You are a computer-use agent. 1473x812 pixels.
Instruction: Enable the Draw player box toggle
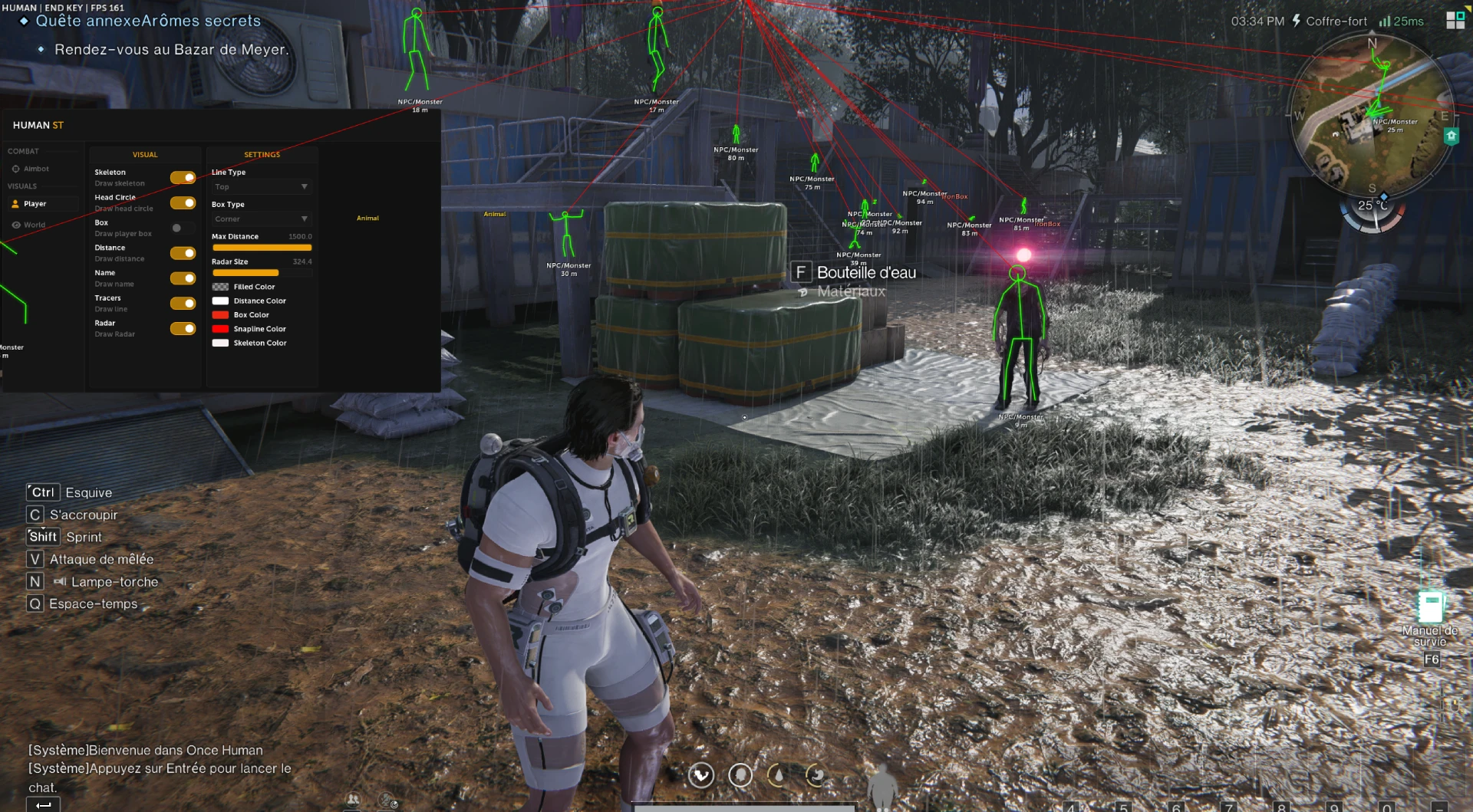[183, 228]
